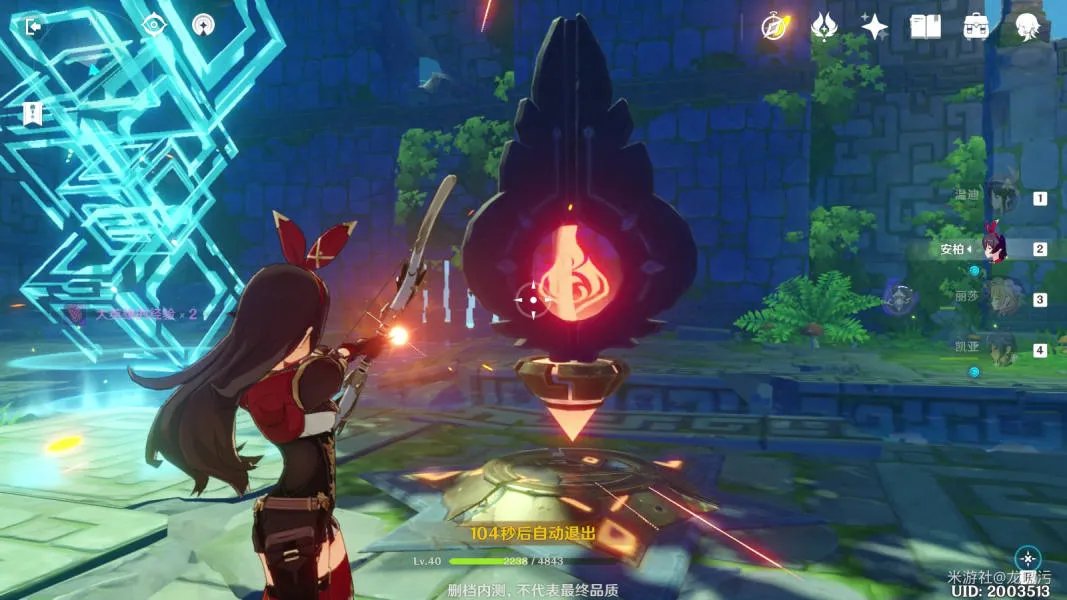
Task: Open the backpack inventory
Action: (976, 27)
